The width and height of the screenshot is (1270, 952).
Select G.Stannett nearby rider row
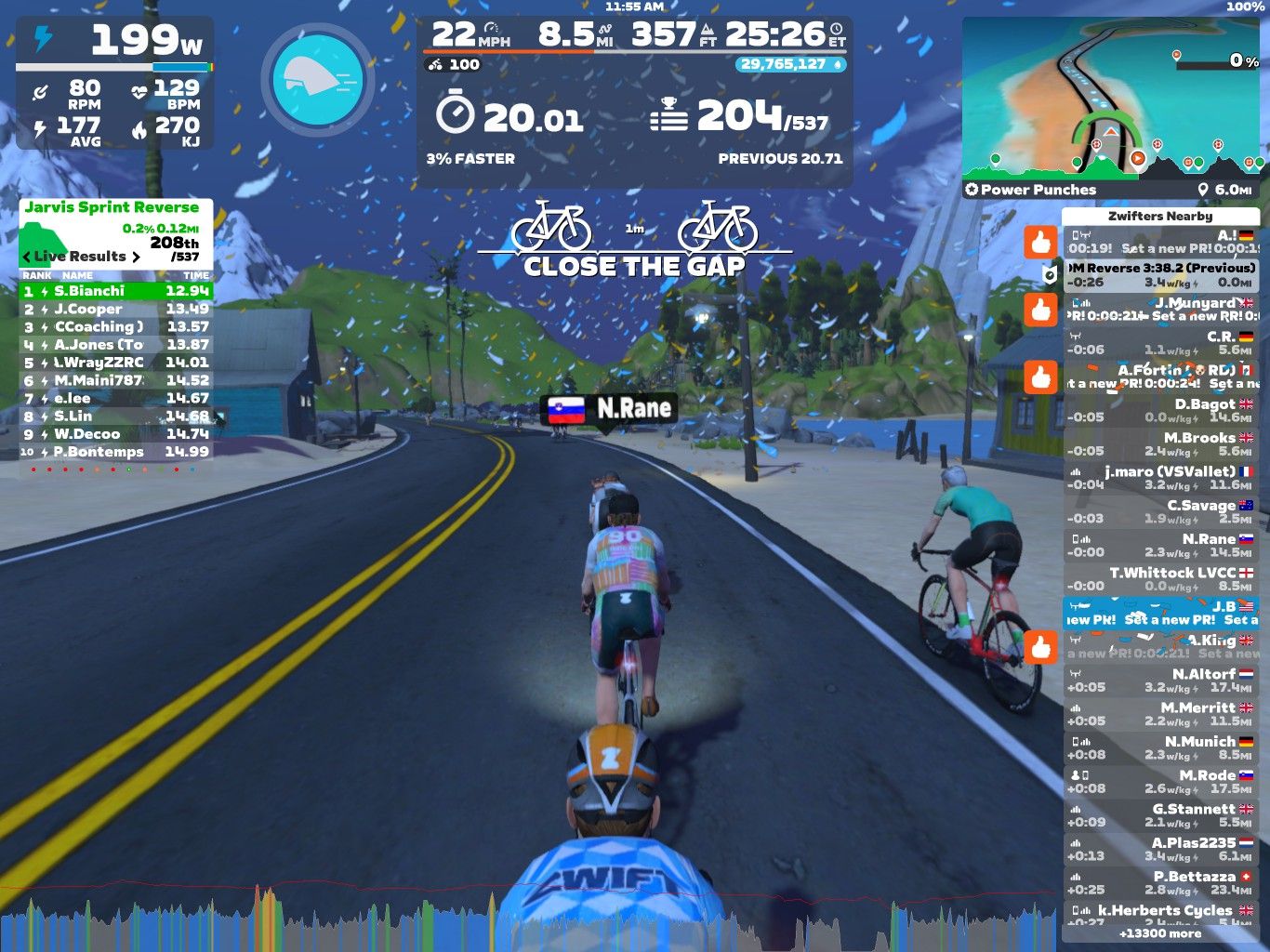coord(1160,815)
